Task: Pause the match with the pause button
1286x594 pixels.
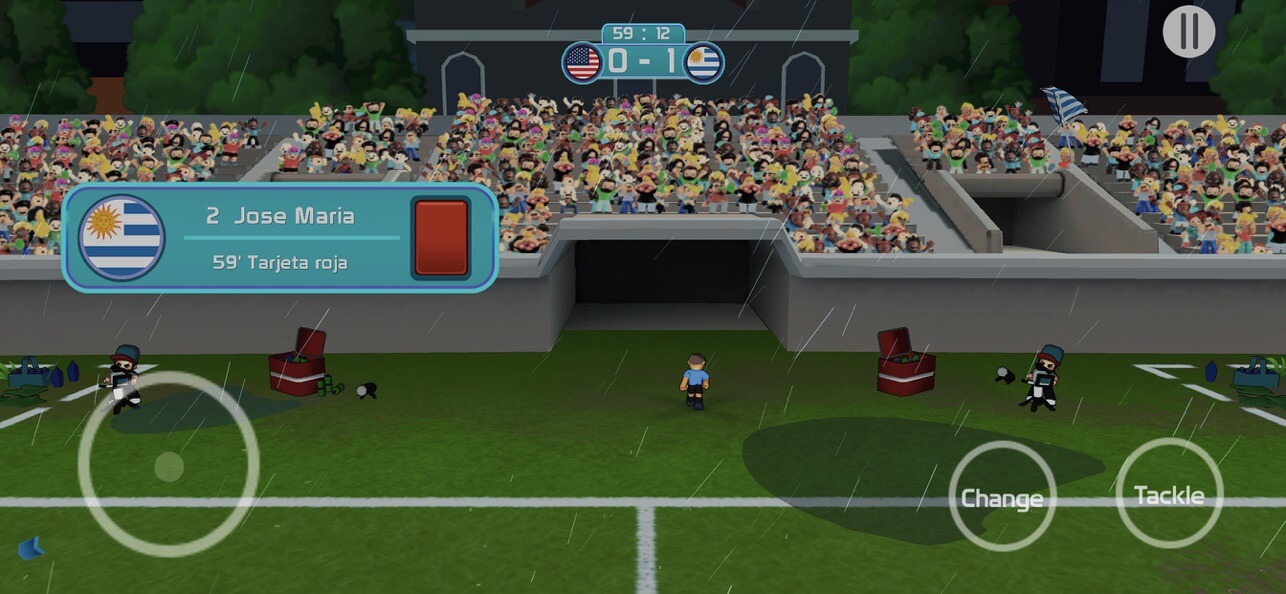Action: coord(1188,32)
